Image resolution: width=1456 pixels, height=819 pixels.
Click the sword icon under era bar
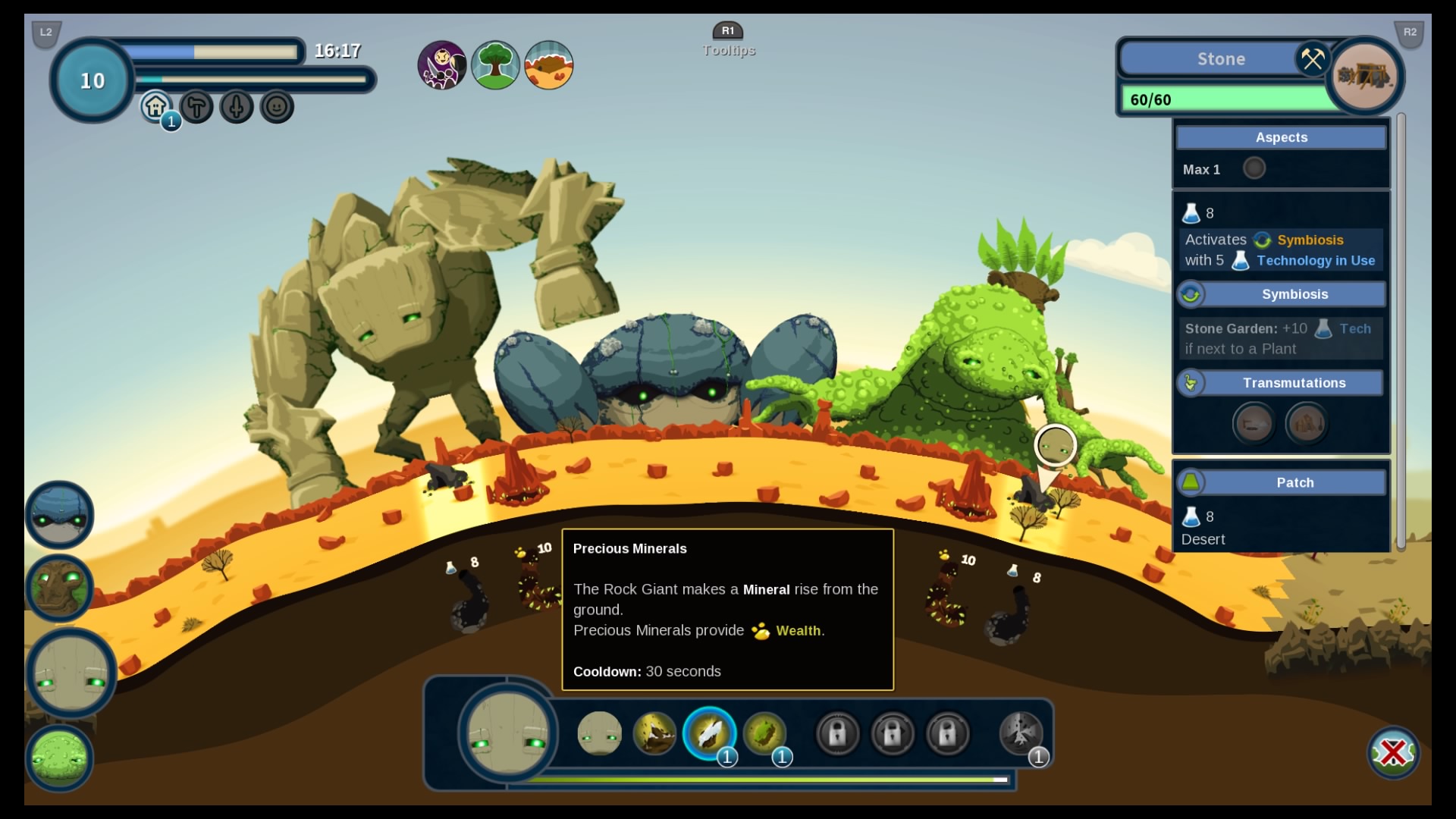[237, 107]
